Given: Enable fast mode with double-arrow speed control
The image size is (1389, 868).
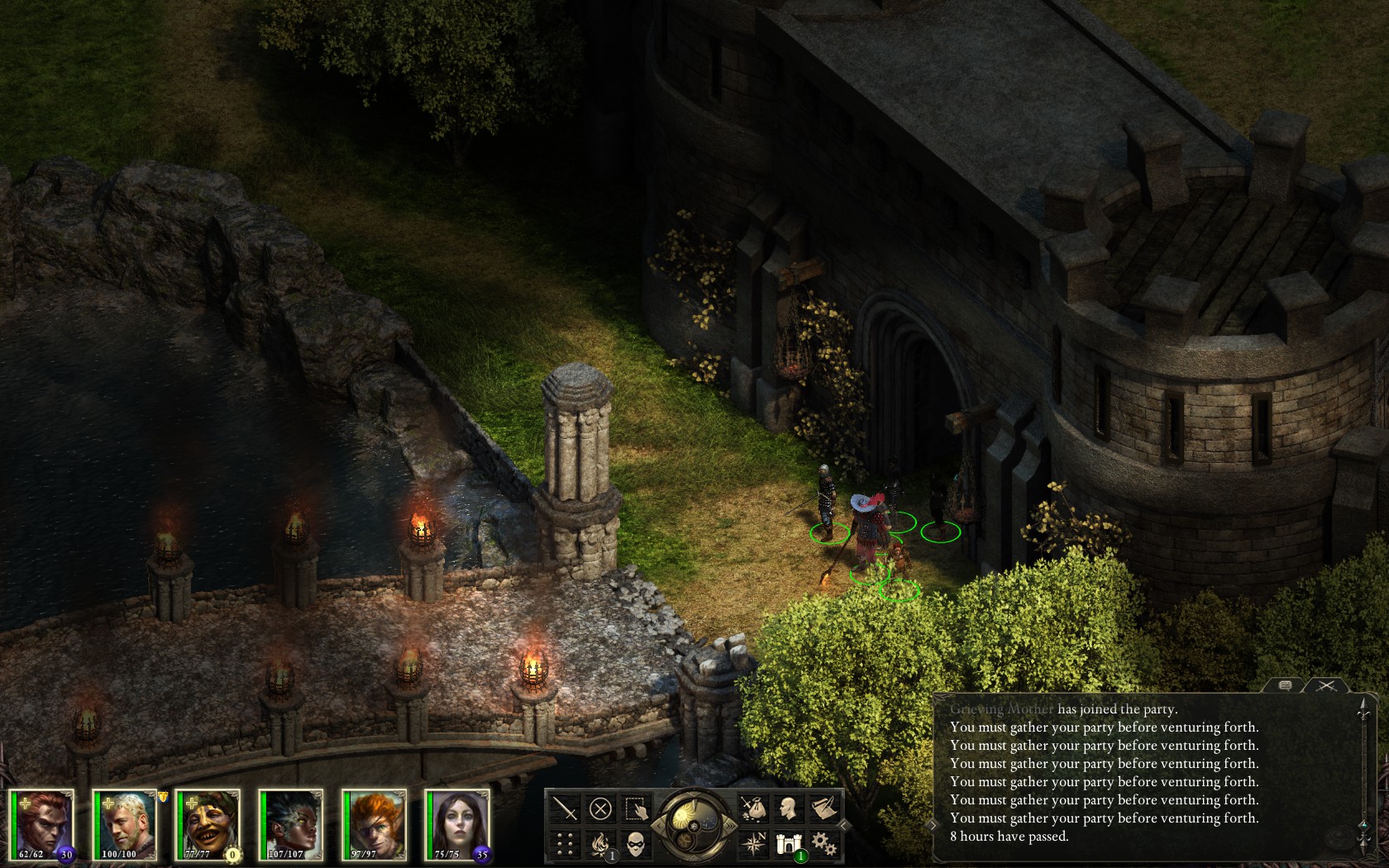Looking at the screenshot, I should tap(731, 824).
